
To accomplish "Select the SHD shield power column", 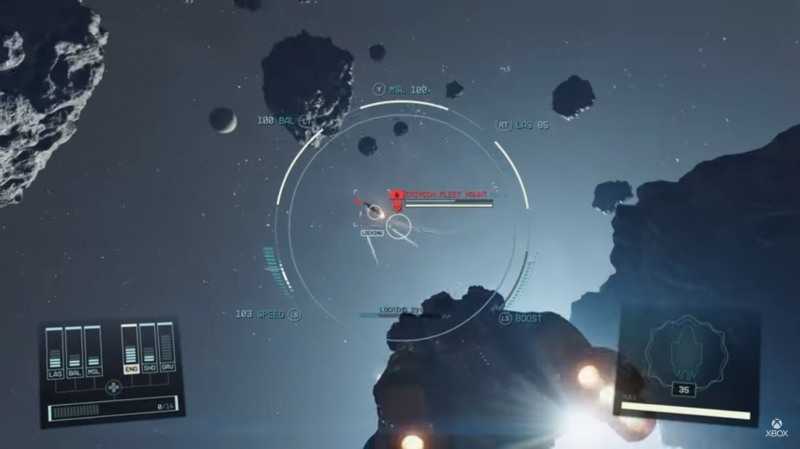I will pyautogui.click(x=147, y=350).
